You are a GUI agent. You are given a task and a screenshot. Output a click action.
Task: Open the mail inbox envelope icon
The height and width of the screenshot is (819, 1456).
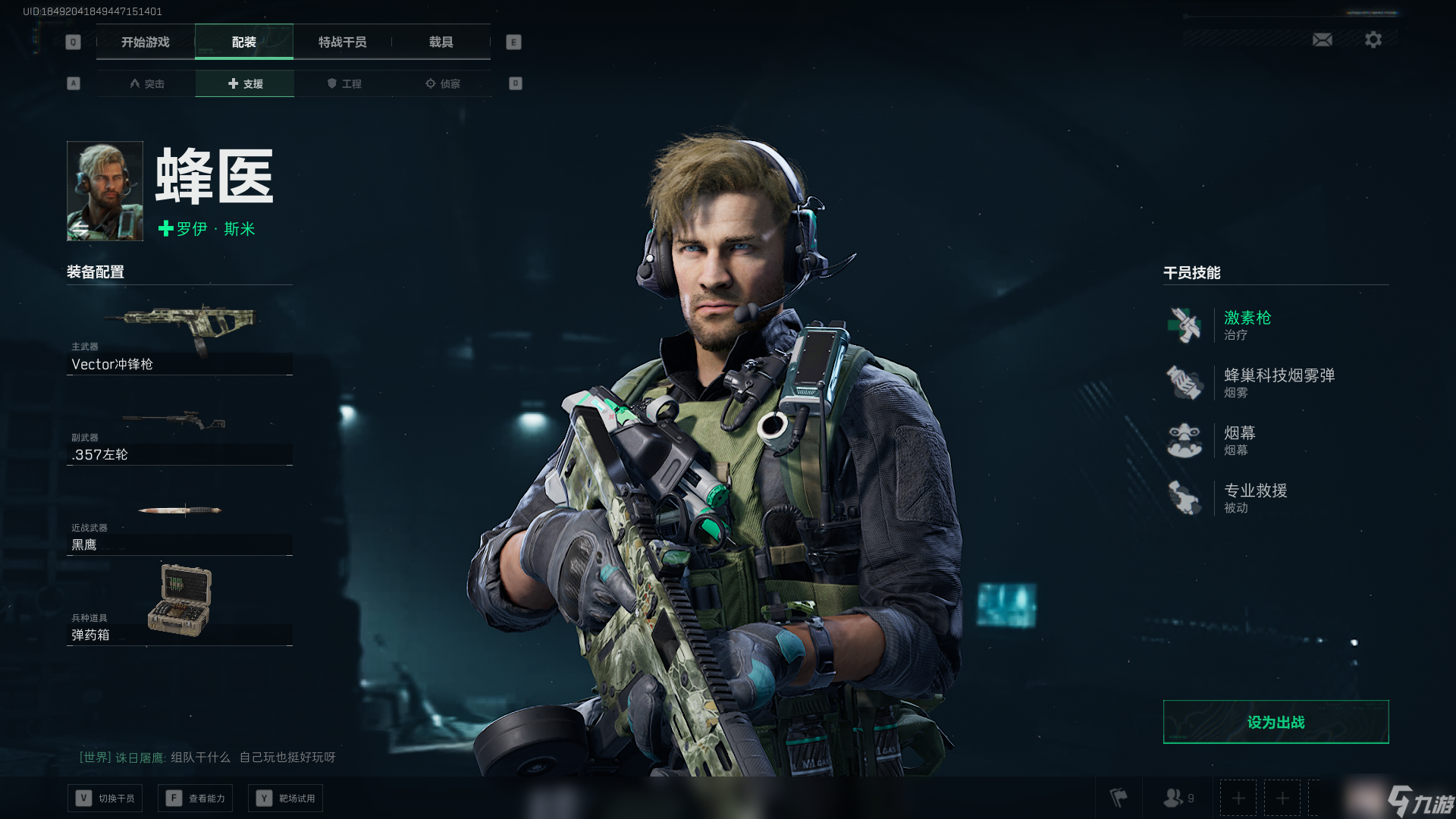[1323, 39]
